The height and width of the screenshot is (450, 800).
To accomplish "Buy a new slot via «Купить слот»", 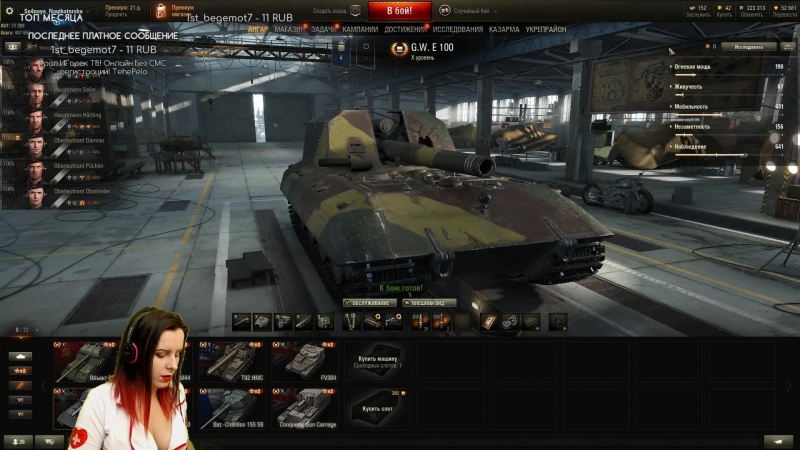I will [x=379, y=408].
